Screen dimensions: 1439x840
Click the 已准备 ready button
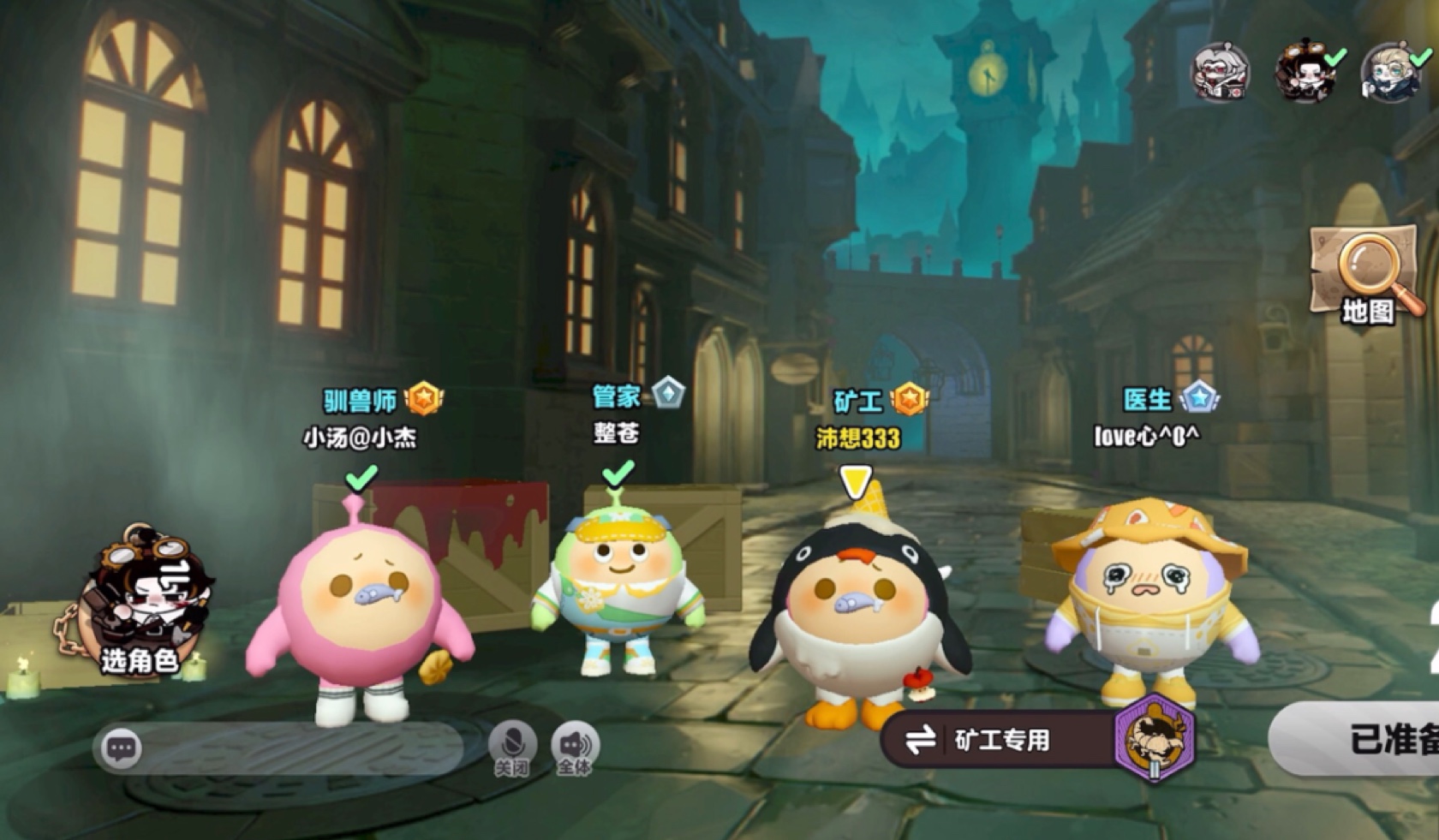point(1362,739)
